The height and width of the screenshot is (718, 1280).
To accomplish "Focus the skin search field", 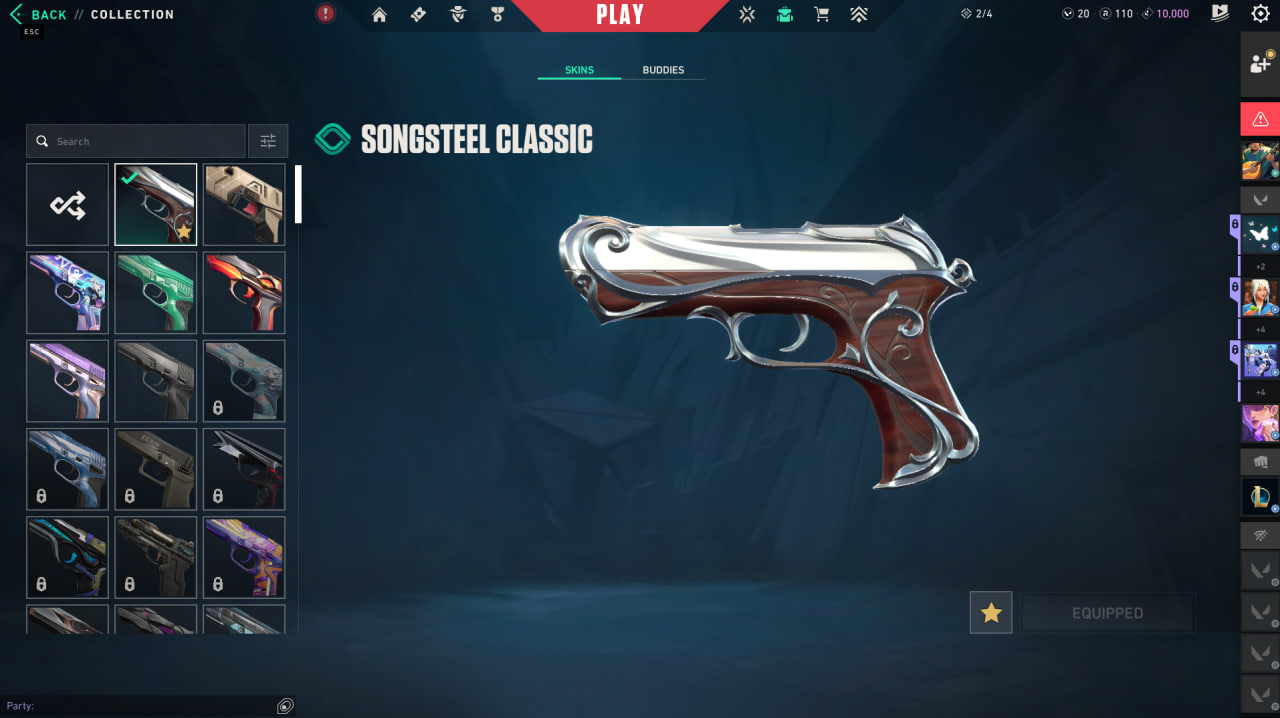I will point(140,141).
